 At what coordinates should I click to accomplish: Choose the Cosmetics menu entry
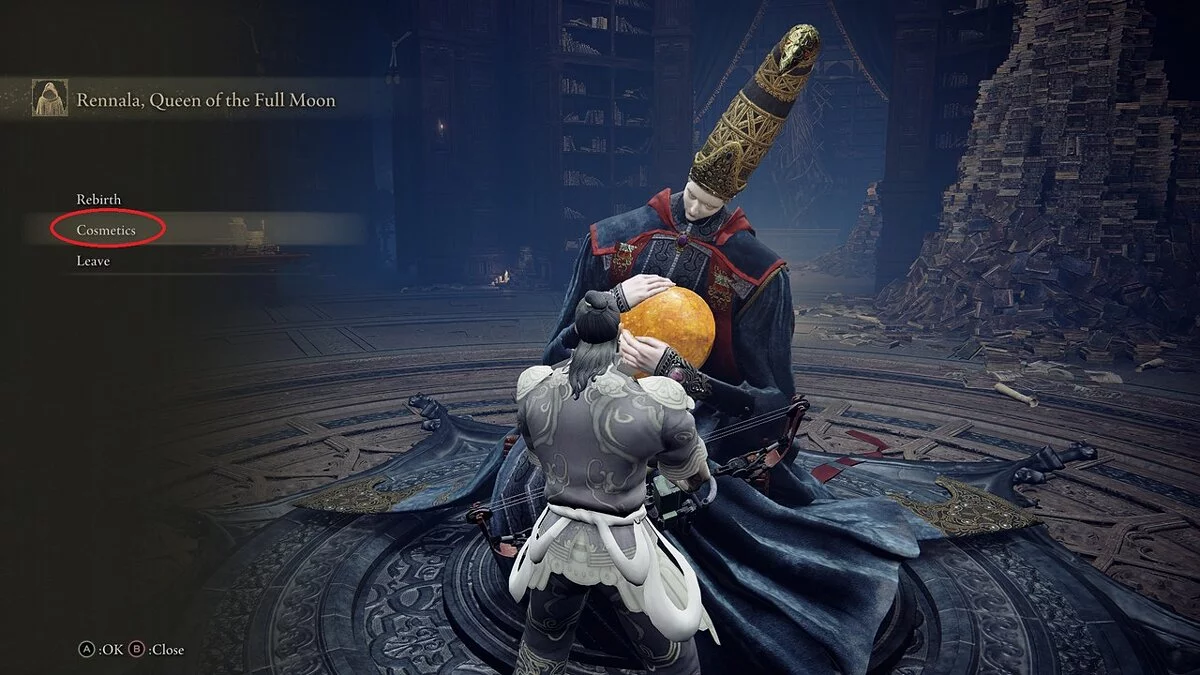tap(106, 230)
